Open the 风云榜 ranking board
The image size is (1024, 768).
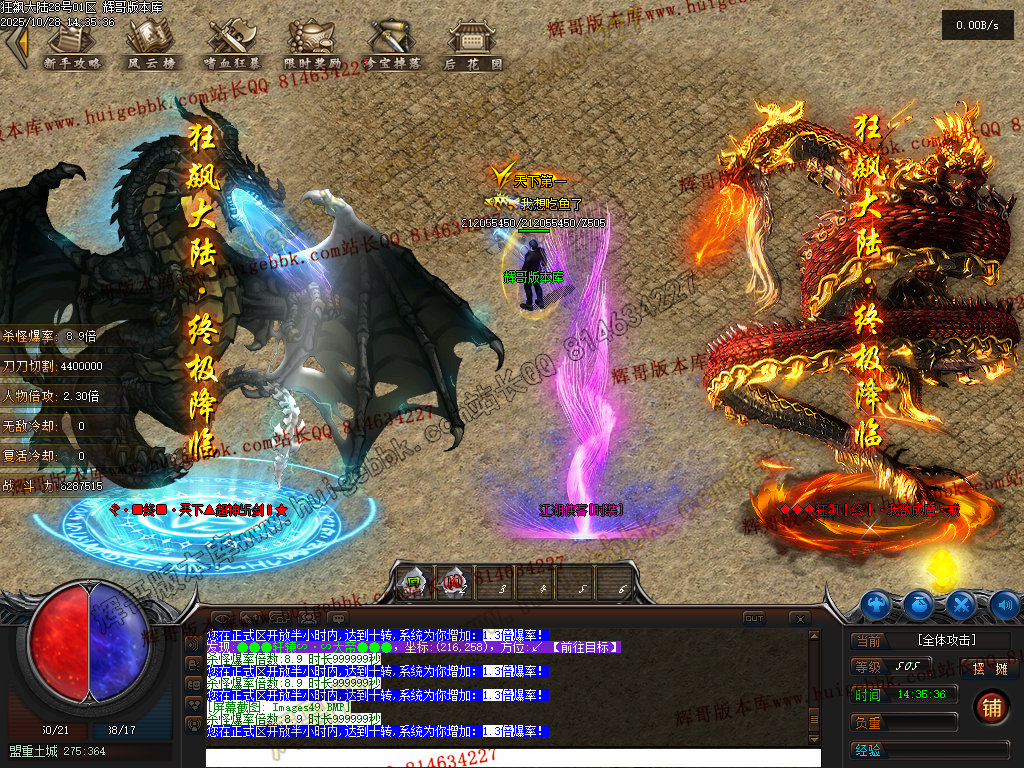pos(152,45)
